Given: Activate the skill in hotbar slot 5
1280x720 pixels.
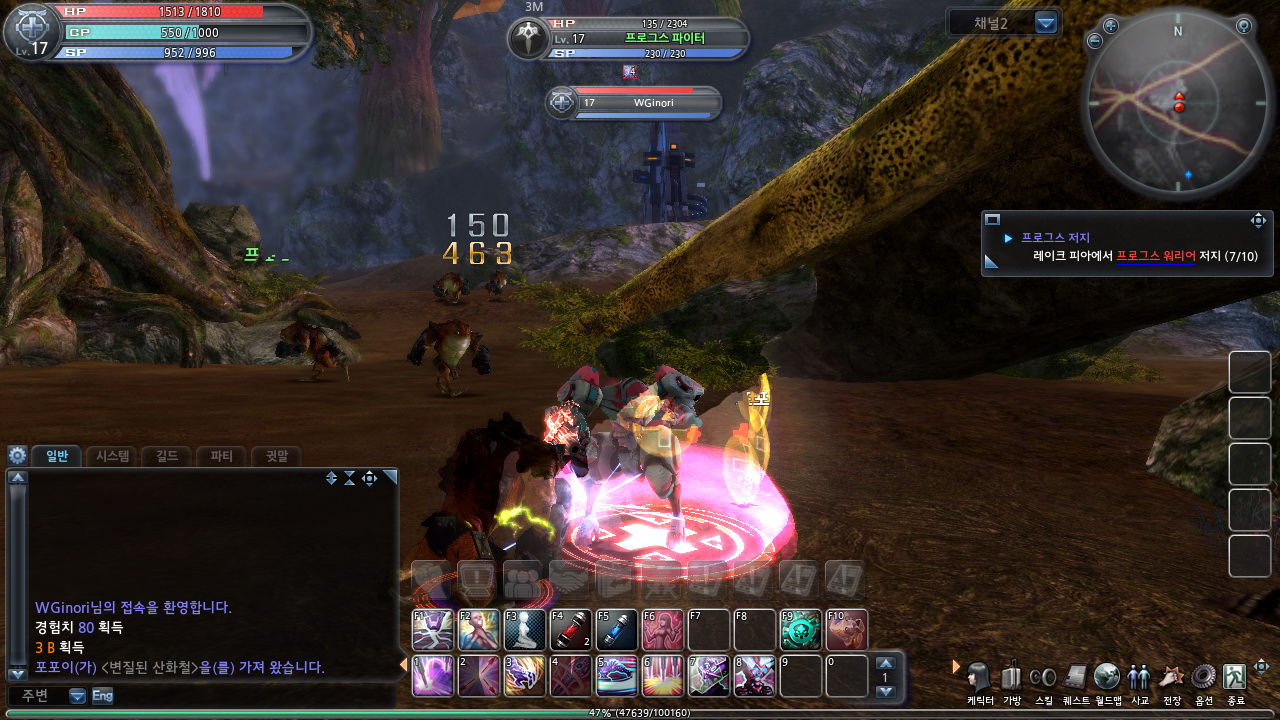Looking at the screenshot, I should click(617, 676).
